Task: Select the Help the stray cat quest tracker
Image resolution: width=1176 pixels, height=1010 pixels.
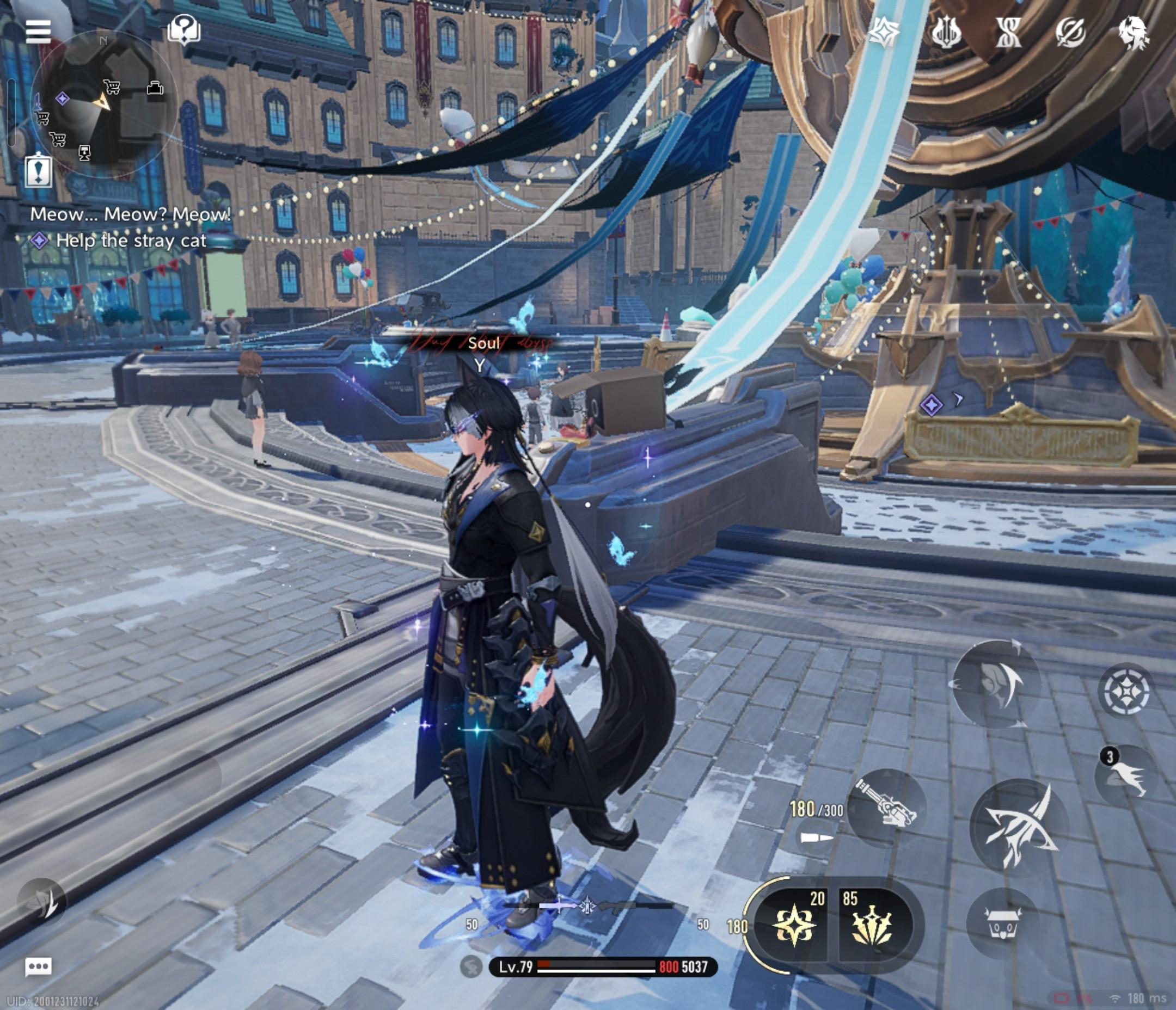Action: (x=131, y=241)
